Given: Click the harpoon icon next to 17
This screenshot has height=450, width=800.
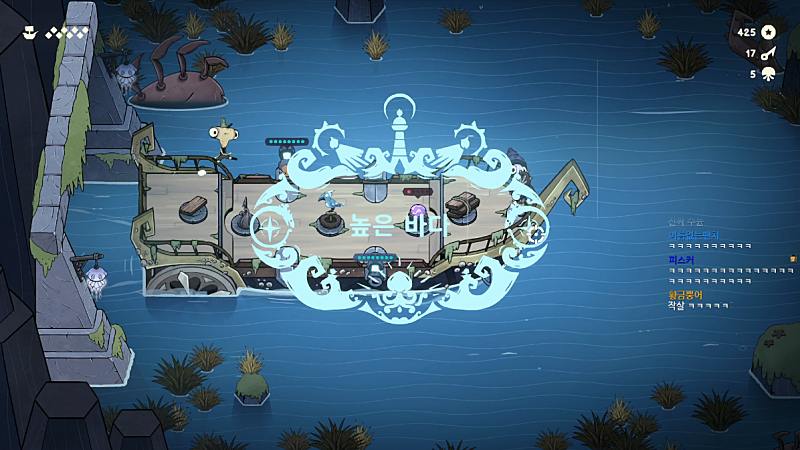Looking at the screenshot, I should click(x=768, y=53).
